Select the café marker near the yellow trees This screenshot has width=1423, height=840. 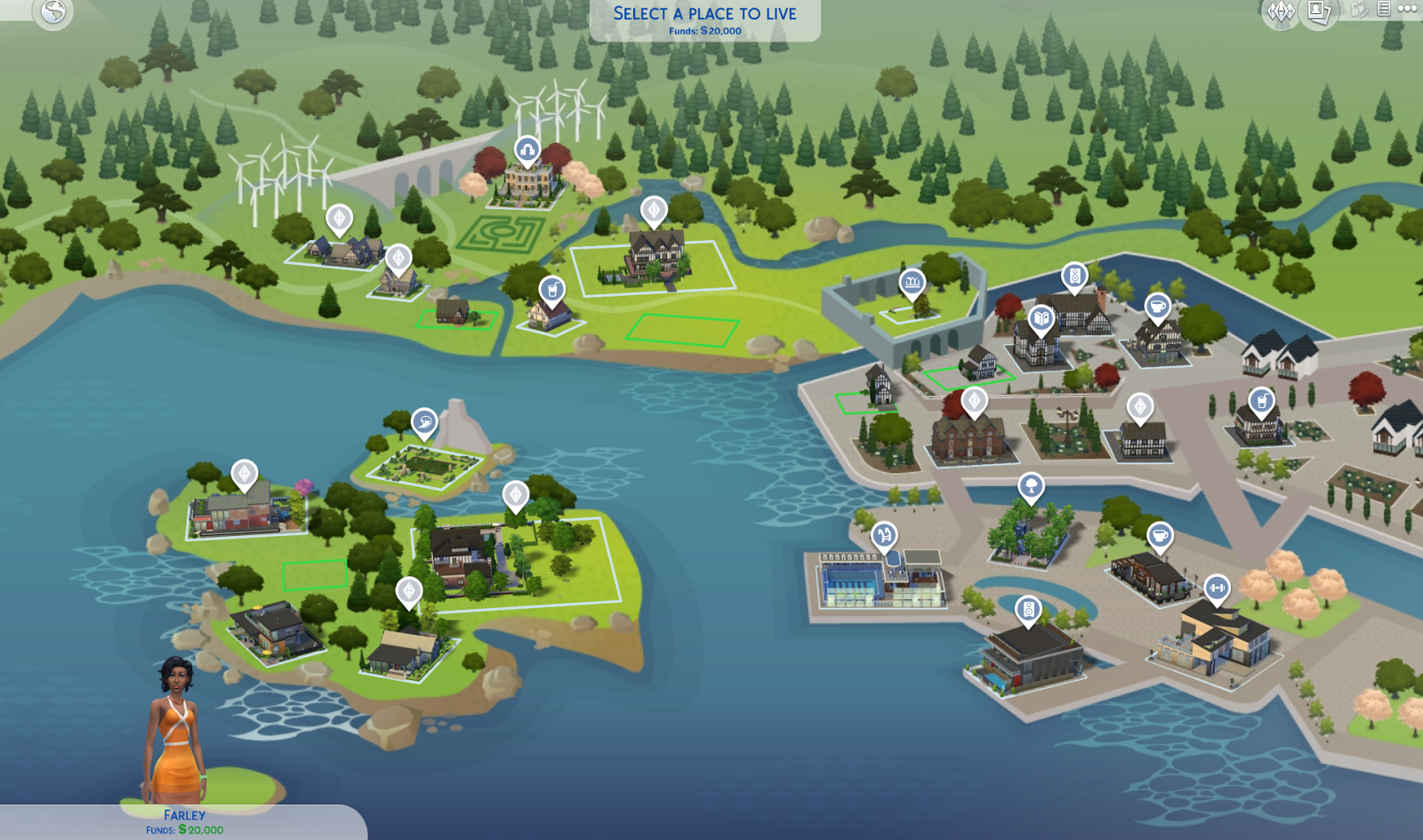click(1159, 536)
